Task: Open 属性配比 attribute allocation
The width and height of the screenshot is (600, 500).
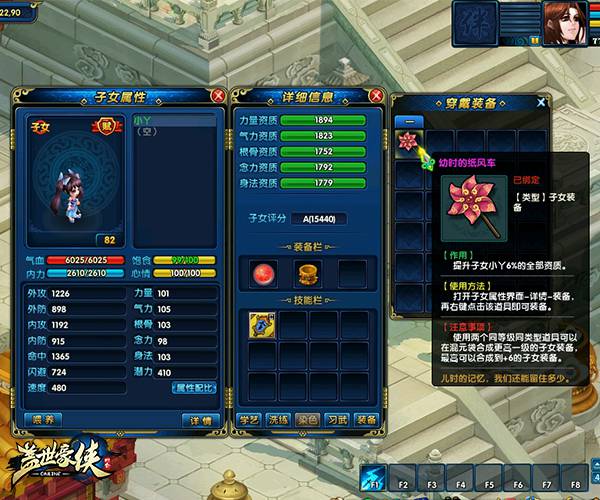Action: (x=194, y=387)
